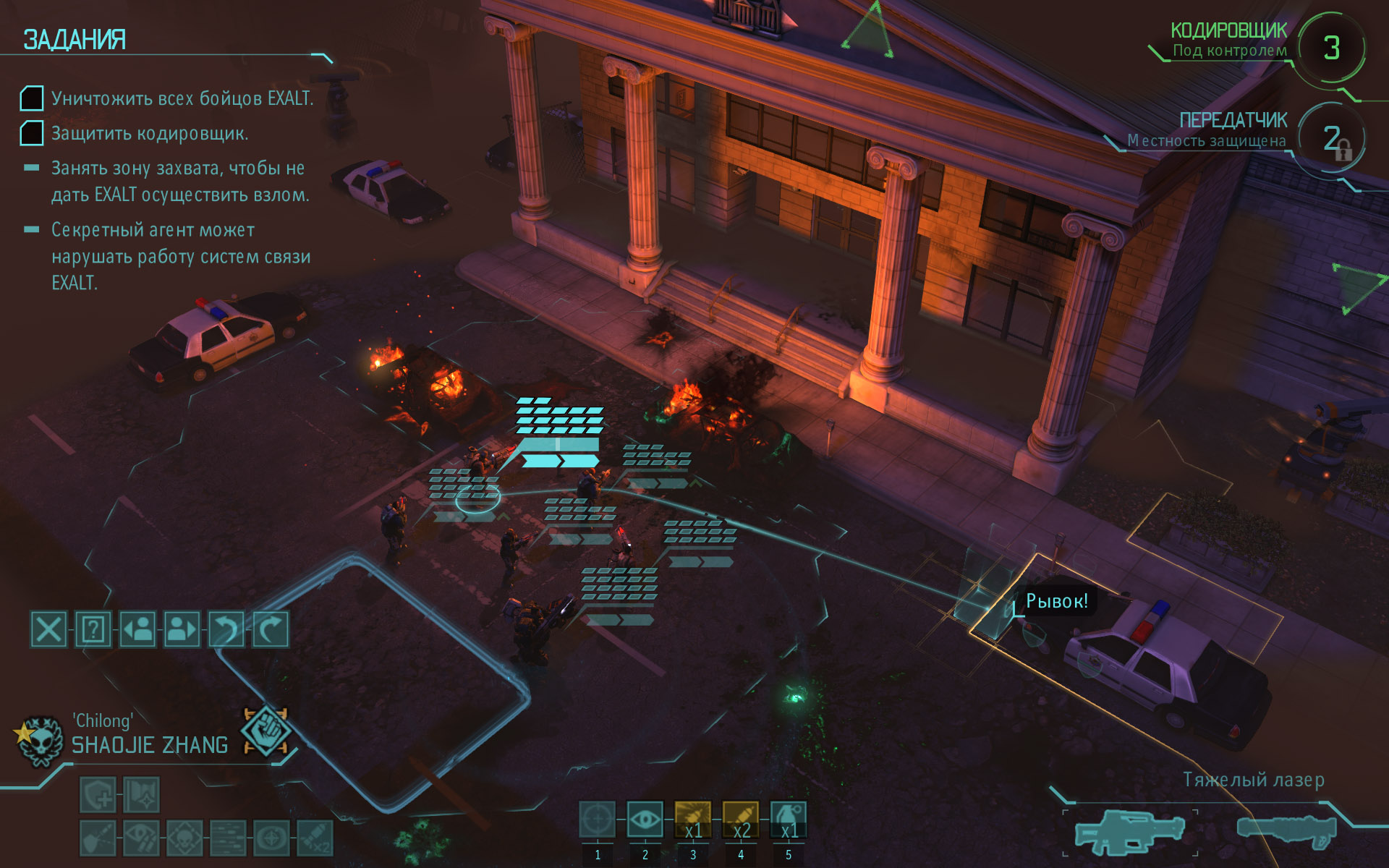The image size is (1389, 868).
Task: Click the shield-with-plus perk icon
Action: (98, 796)
